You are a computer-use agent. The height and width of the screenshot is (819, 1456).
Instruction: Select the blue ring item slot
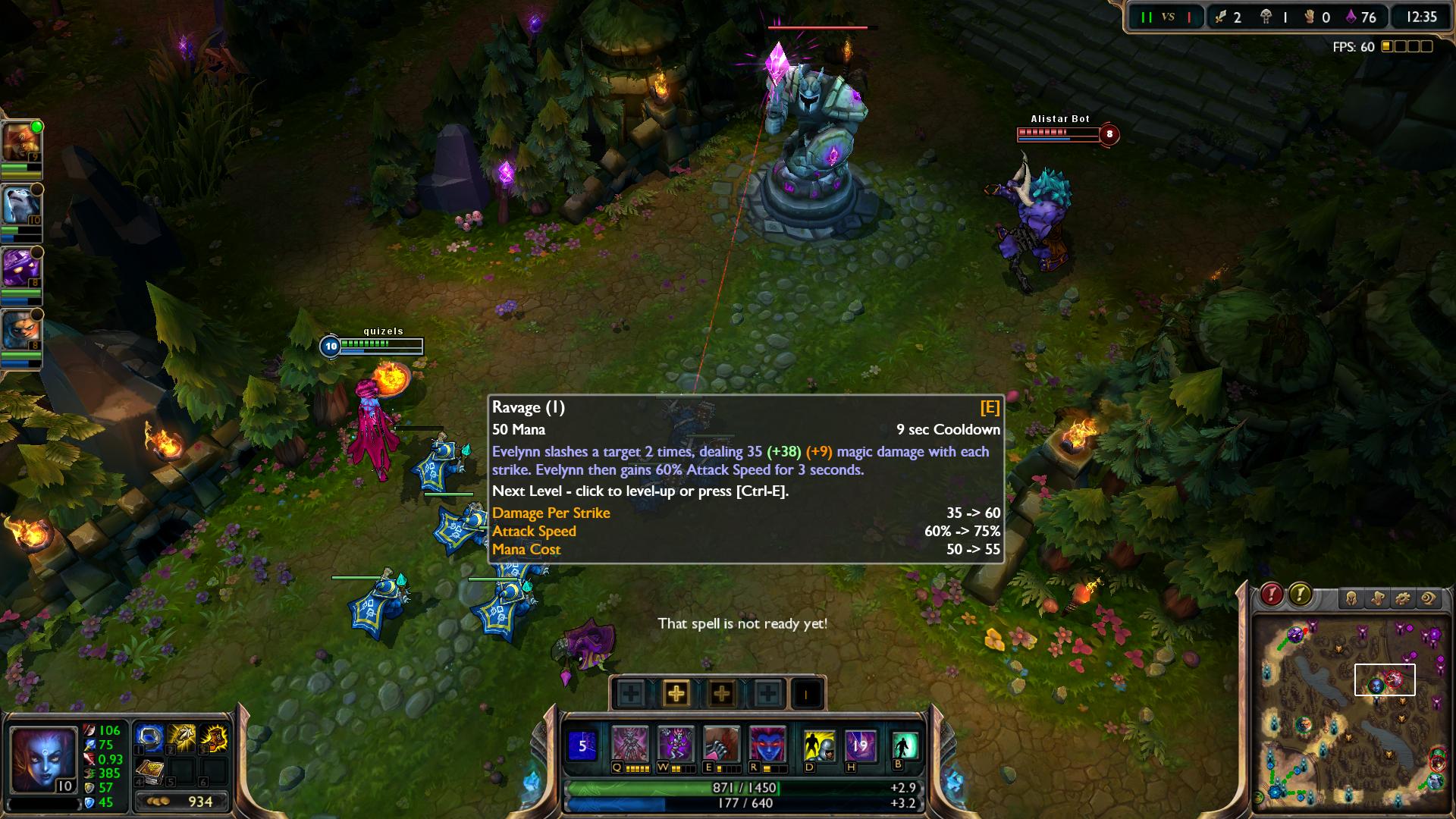pos(149,738)
